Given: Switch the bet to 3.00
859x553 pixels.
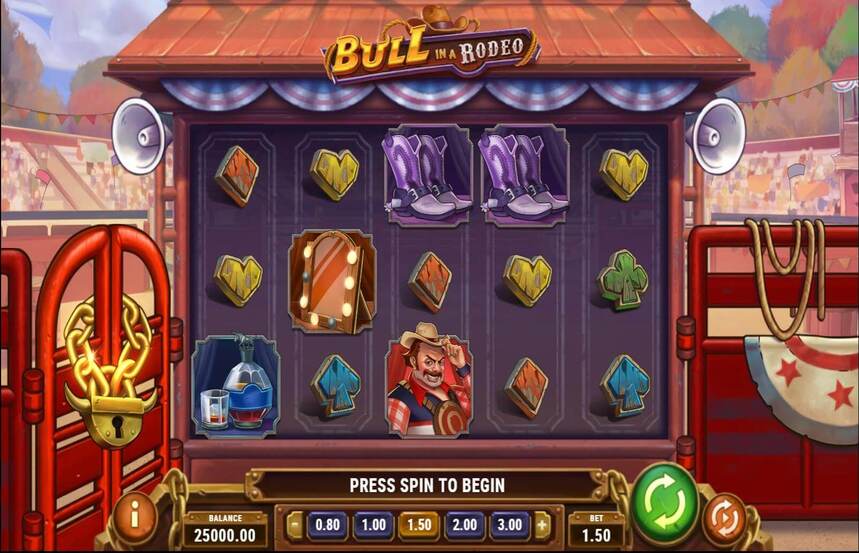Looking at the screenshot, I should 509,524.
